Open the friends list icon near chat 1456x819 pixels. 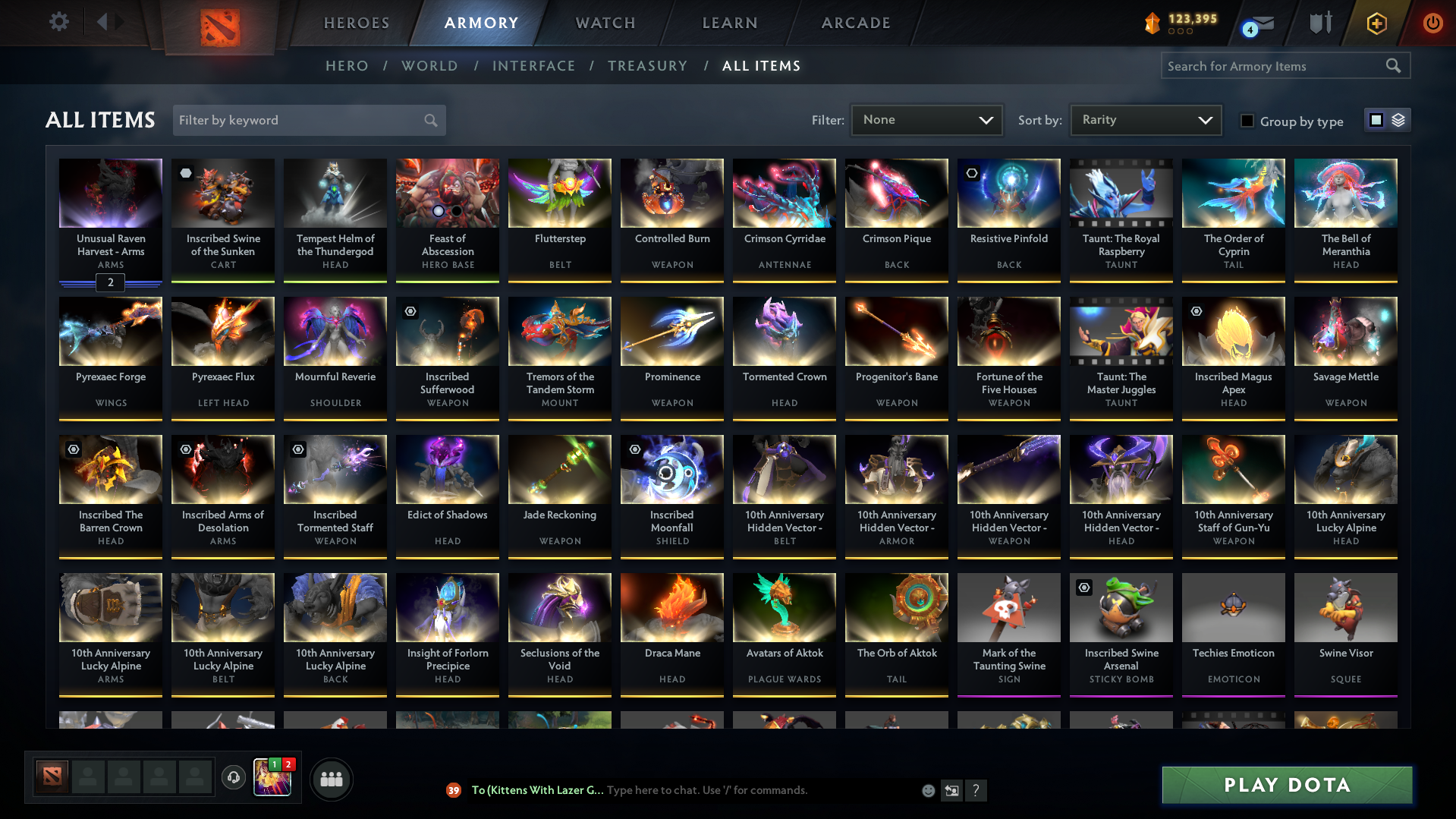pyautogui.click(x=331, y=779)
